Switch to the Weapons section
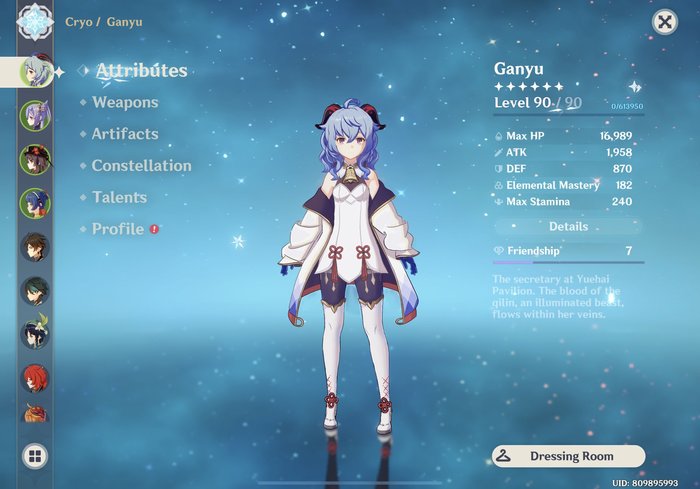 click(x=125, y=102)
